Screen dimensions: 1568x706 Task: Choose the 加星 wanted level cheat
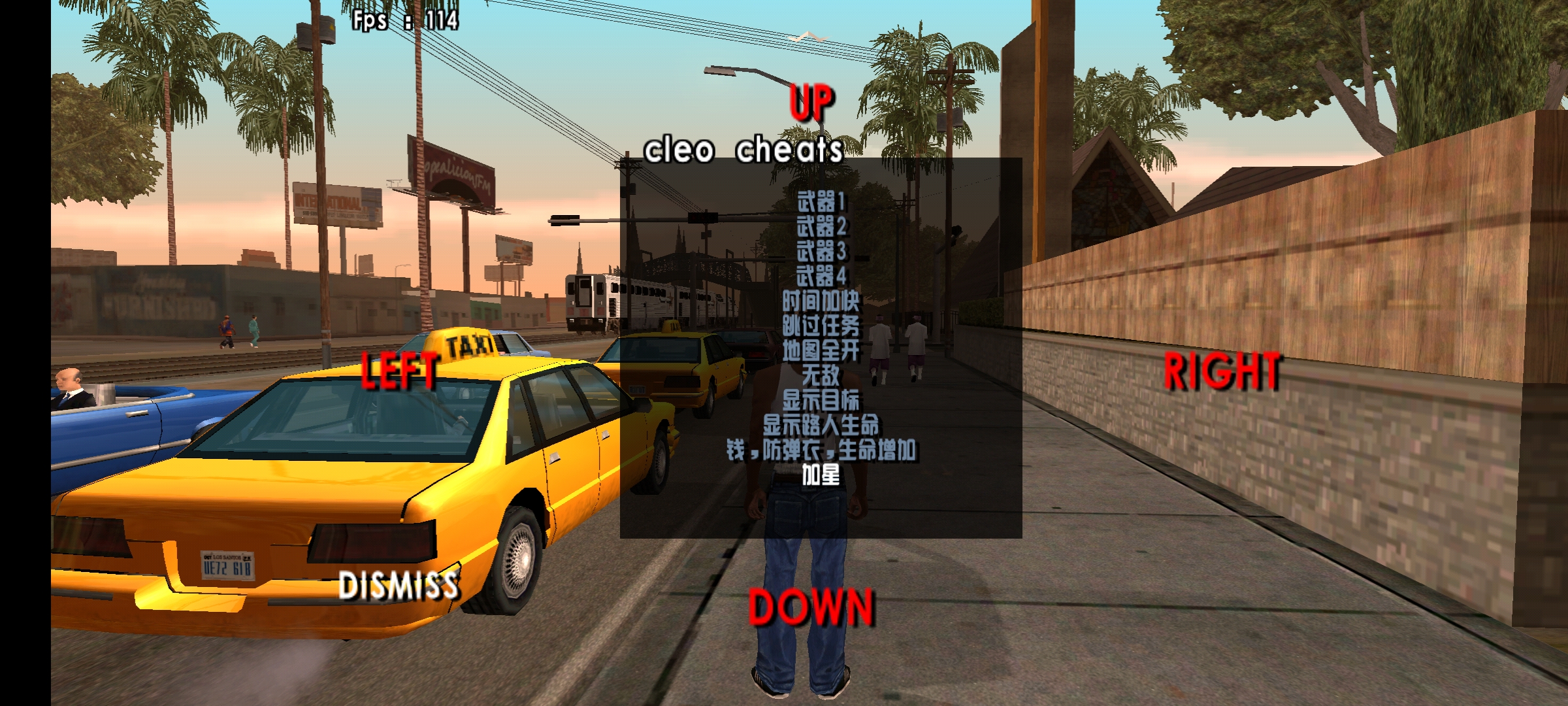(x=821, y=475)
